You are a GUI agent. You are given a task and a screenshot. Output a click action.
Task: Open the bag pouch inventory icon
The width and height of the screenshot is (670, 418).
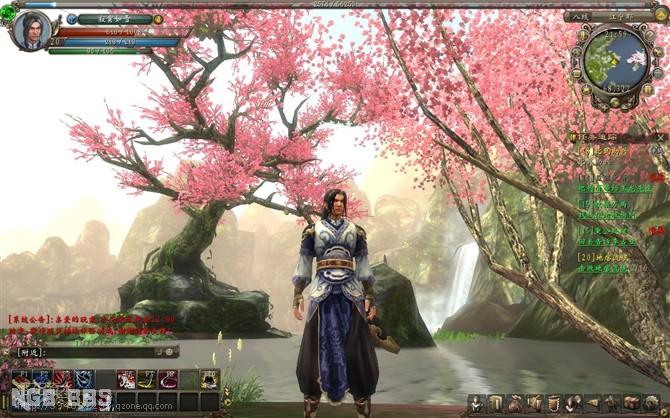(x=516, y=402)
